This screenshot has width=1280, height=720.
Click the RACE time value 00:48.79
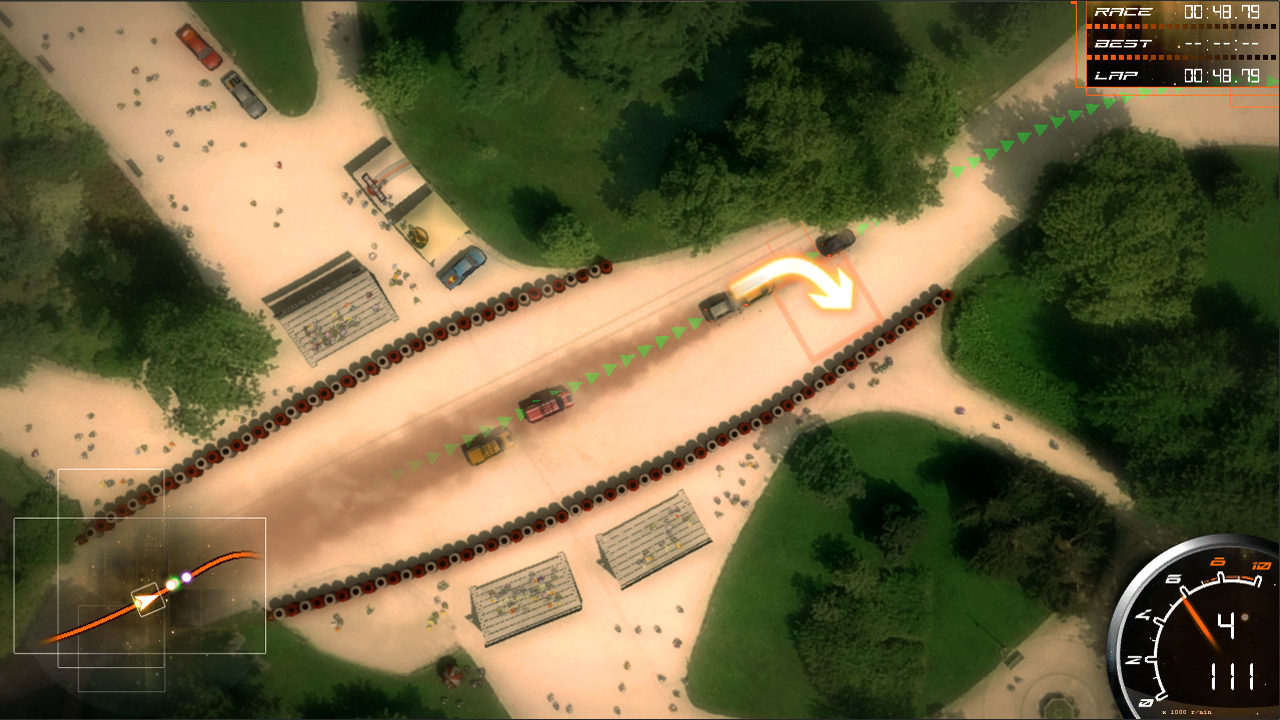click(1220, 12)
